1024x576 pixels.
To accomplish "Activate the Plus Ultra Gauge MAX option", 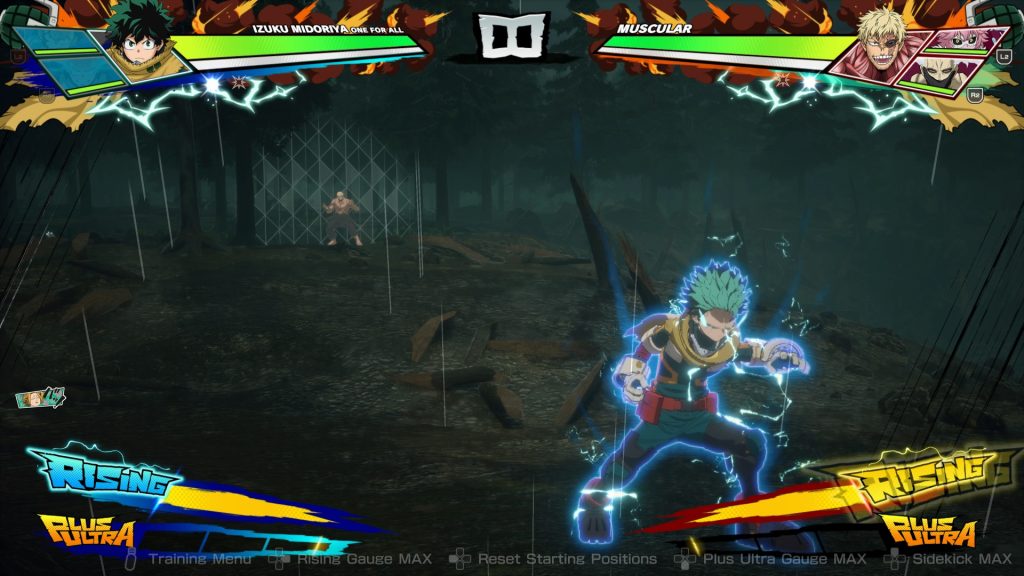I will [784, 559].
